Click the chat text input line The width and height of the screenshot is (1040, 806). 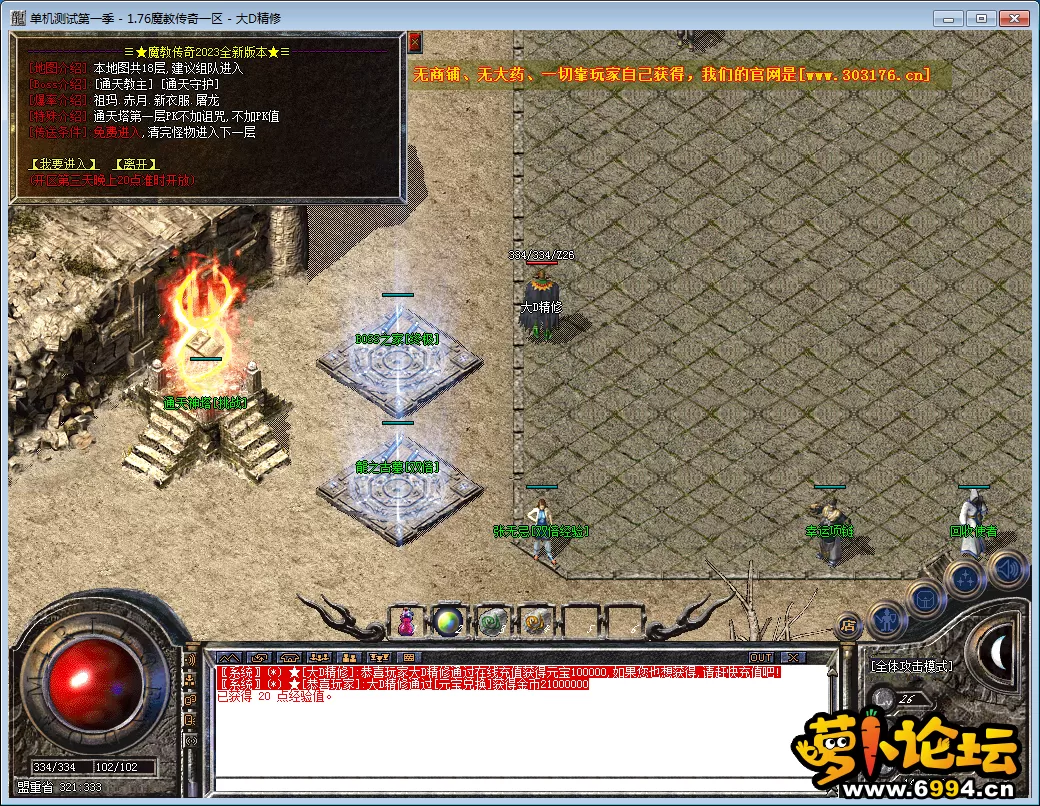[x=520, y=783]
